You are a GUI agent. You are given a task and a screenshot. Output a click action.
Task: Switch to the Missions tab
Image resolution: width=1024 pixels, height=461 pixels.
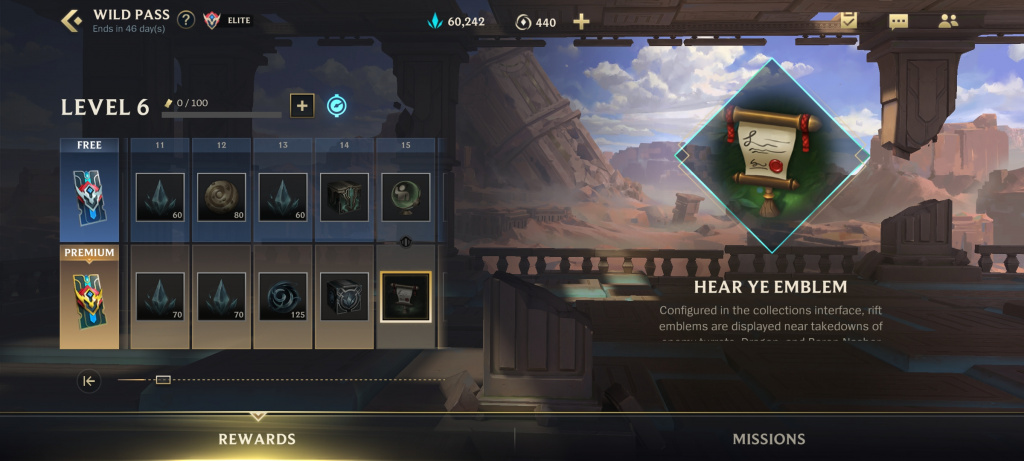pyautogui.click(x=768, y=439)
